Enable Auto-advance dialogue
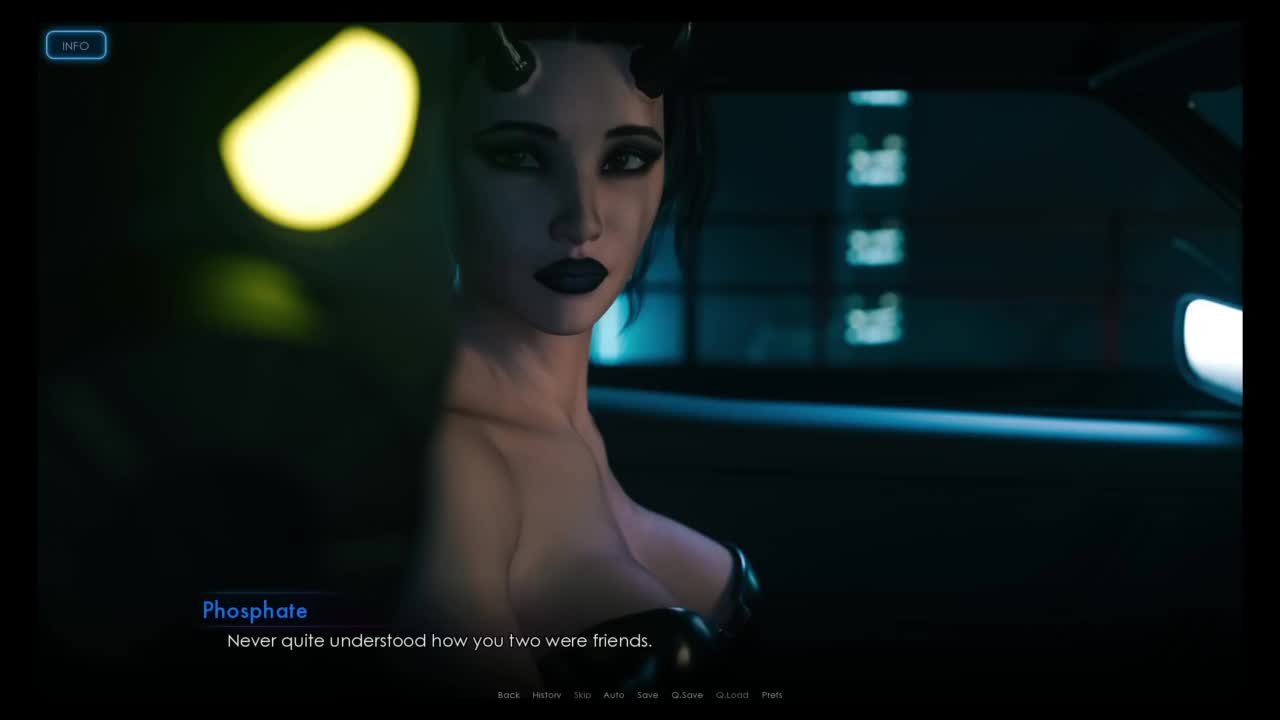Viewport: 1280px width, 720px height. (x=614, y=695)
